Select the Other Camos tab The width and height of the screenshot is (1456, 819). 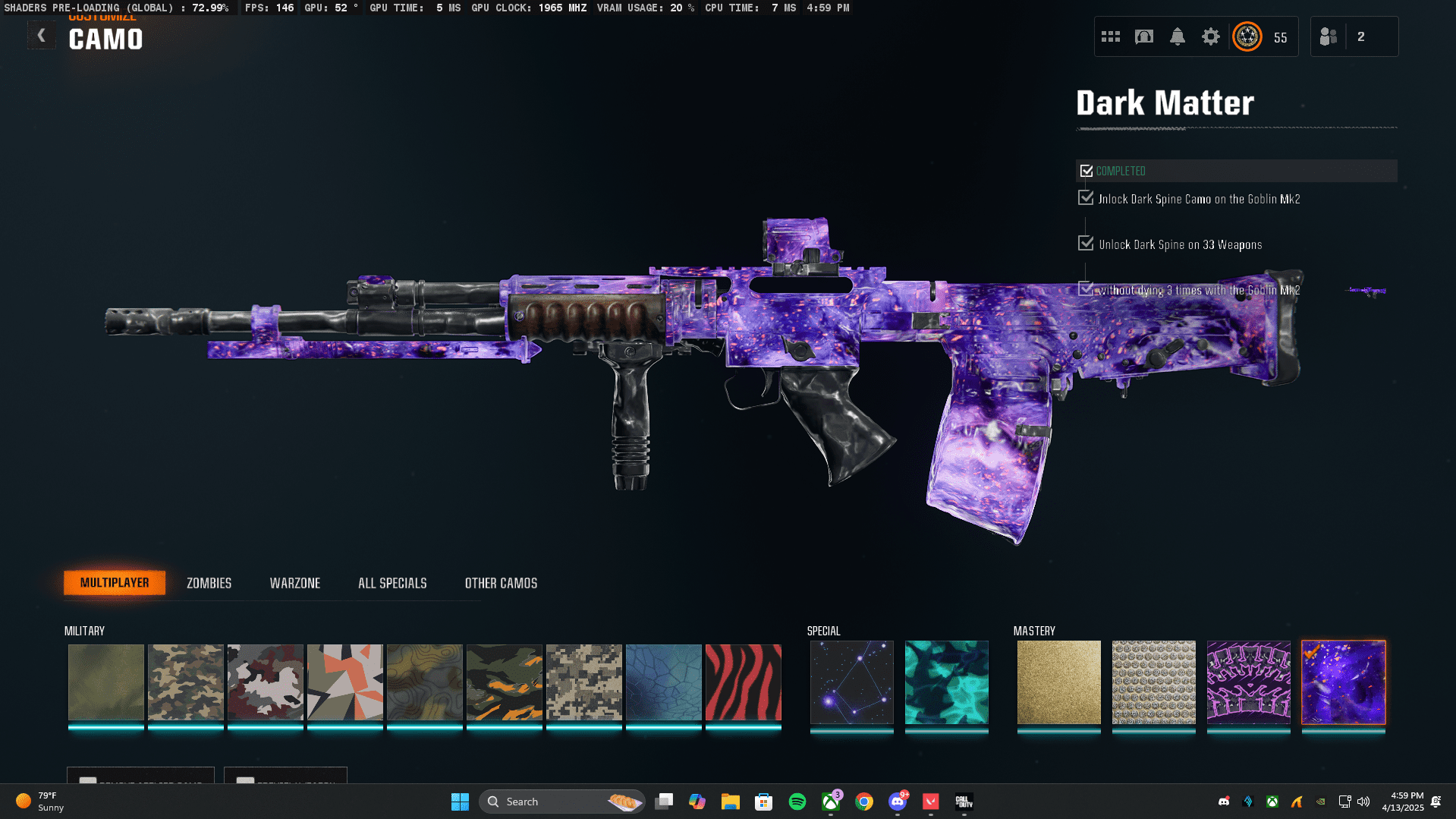(x=501, y=583)
